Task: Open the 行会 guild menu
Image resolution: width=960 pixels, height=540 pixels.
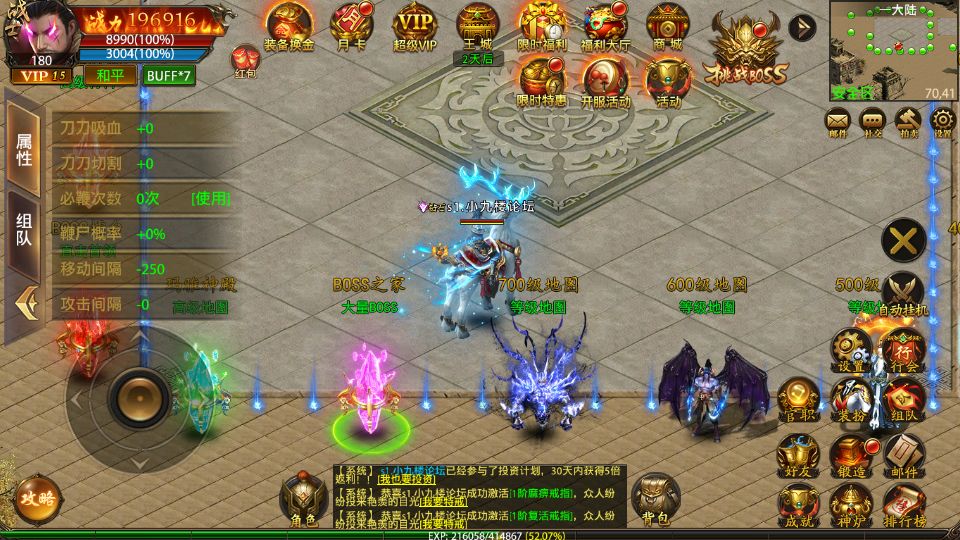Action: click(902, 348)
